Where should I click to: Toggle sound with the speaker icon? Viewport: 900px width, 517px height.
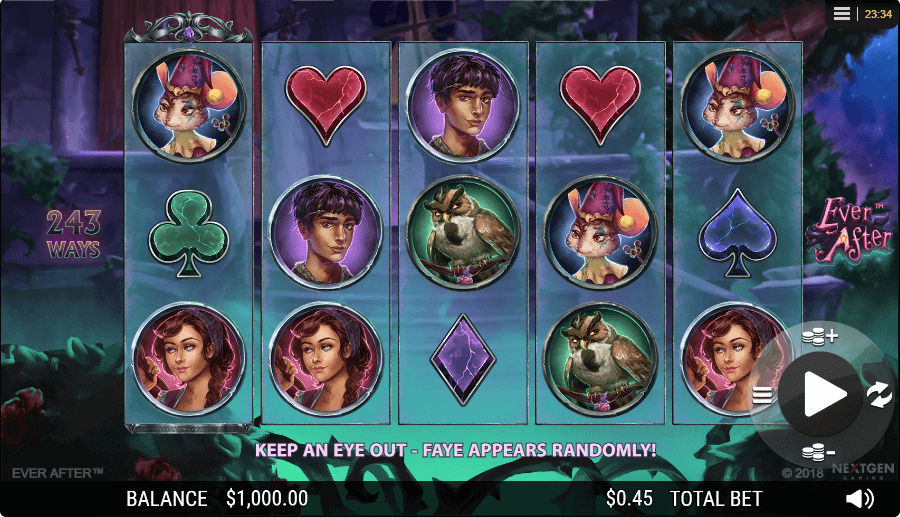[x=858, y=498]
